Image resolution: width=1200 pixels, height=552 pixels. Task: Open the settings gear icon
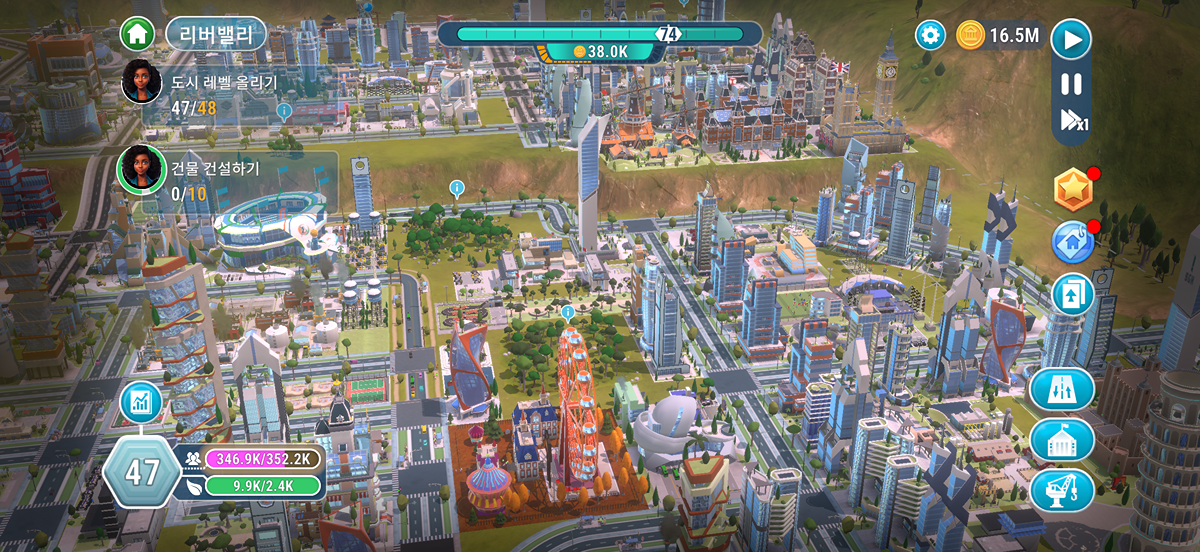pos(930,36)
